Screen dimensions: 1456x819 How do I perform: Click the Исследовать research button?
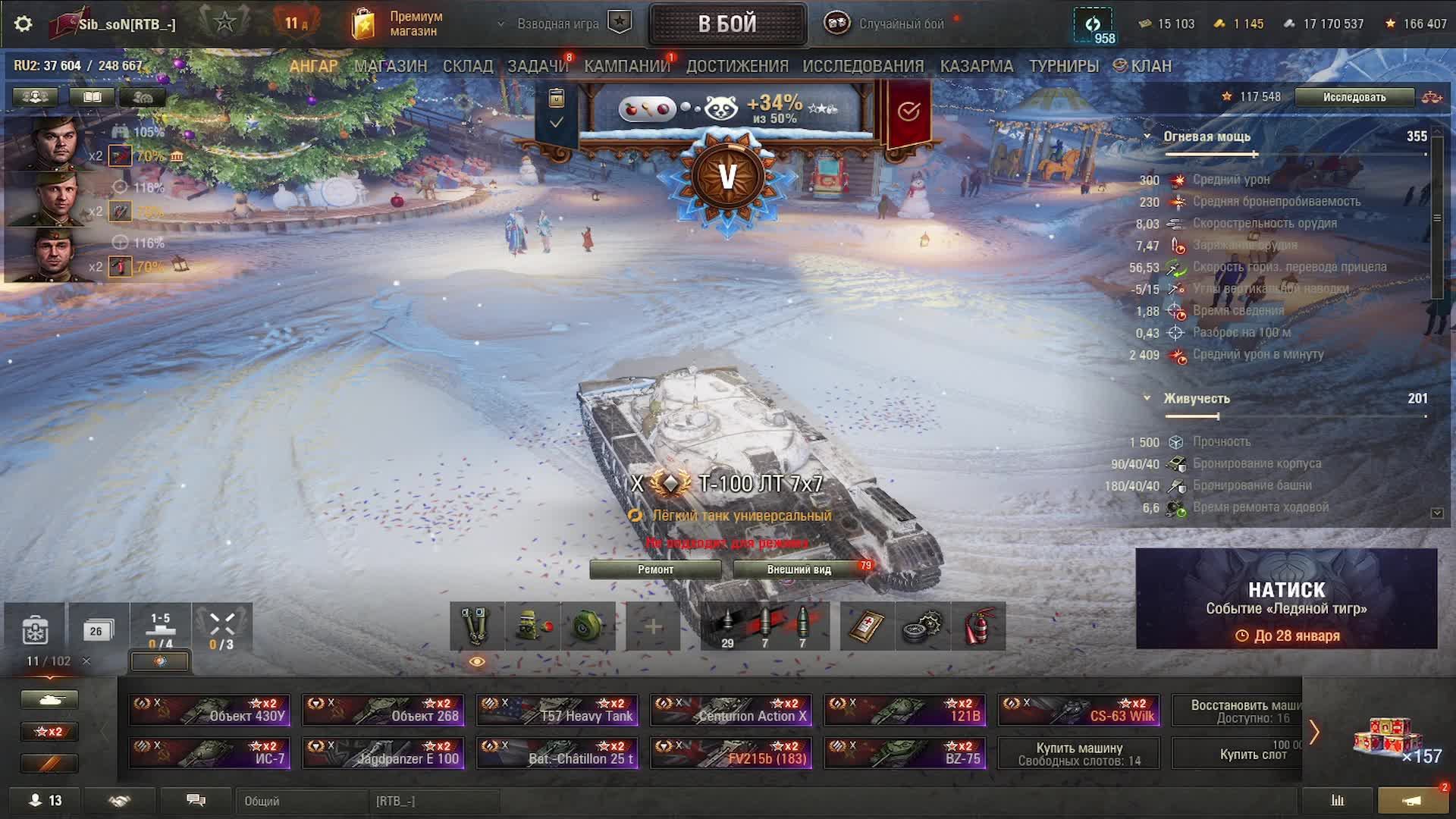pos(1354,97)
